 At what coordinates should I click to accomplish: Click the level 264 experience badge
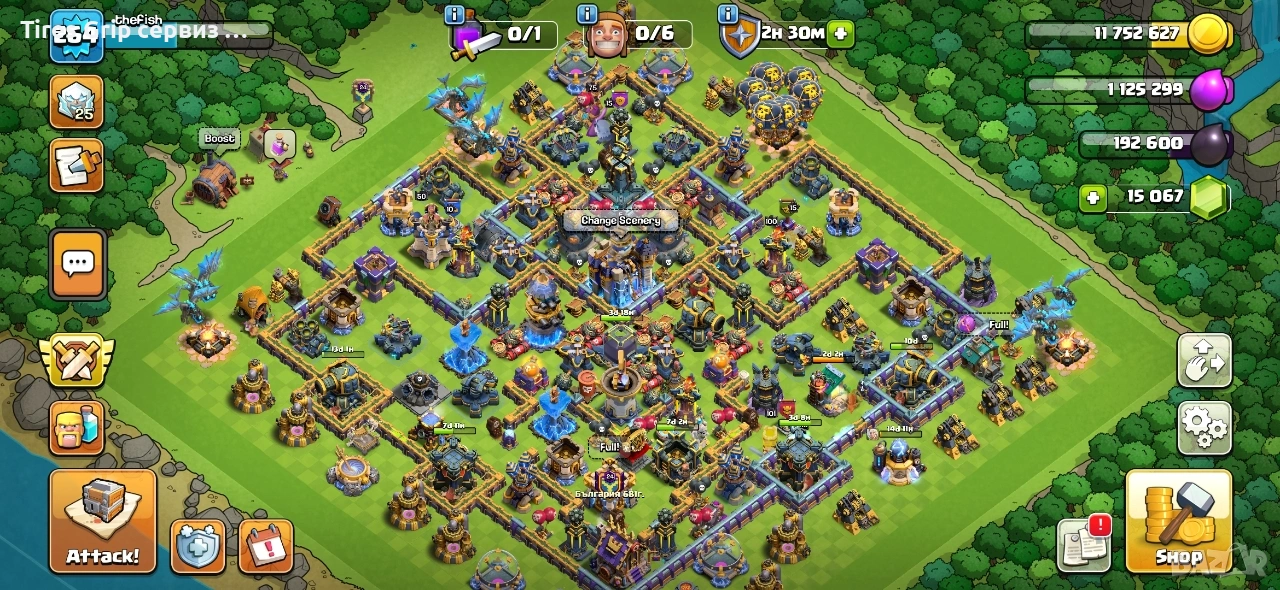click(x=76, y=35)
